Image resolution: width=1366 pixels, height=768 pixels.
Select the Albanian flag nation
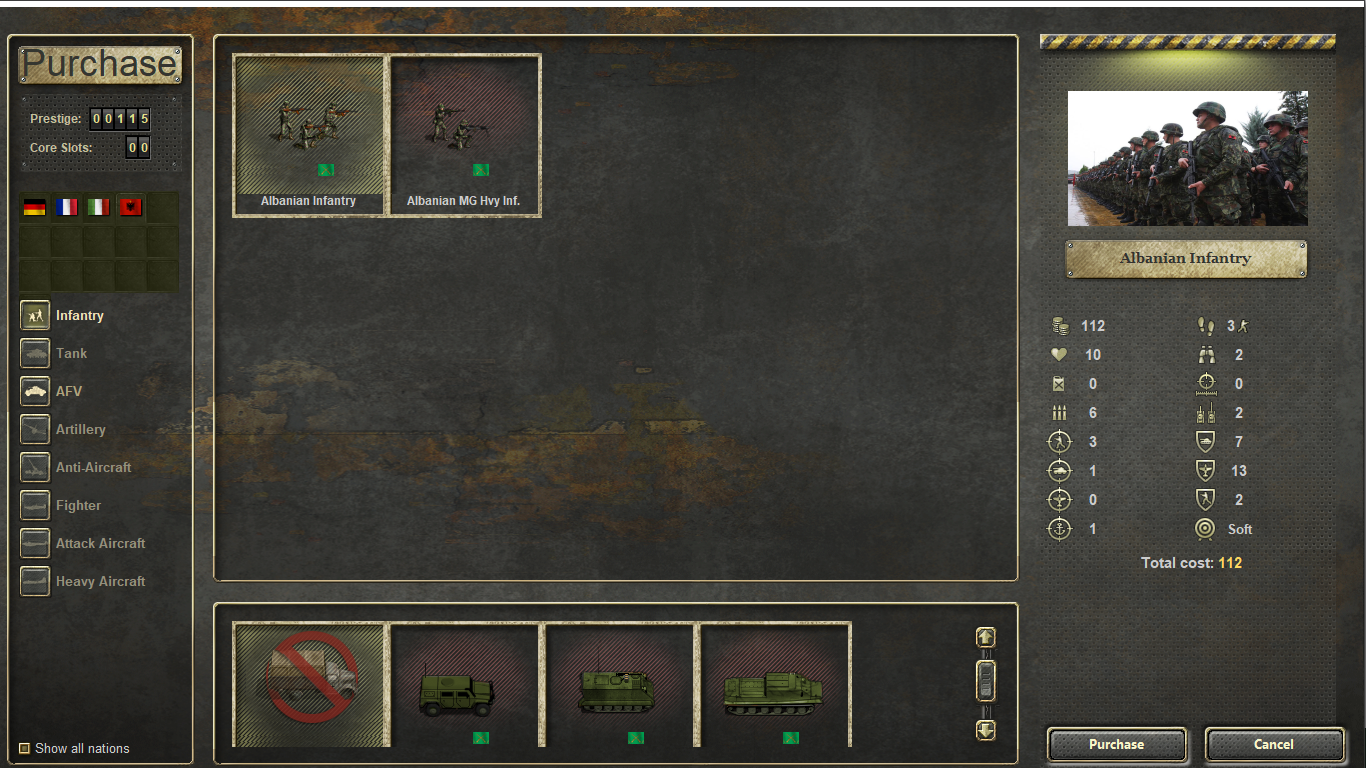(130, 207)
